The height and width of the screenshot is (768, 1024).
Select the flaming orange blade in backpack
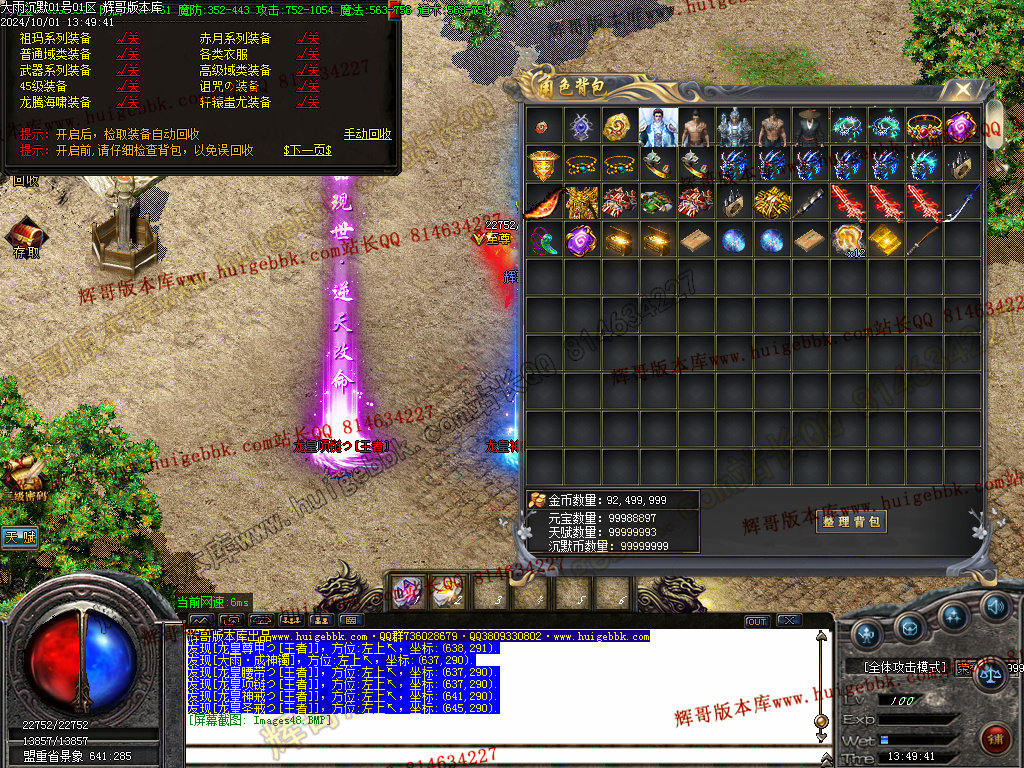545,203
